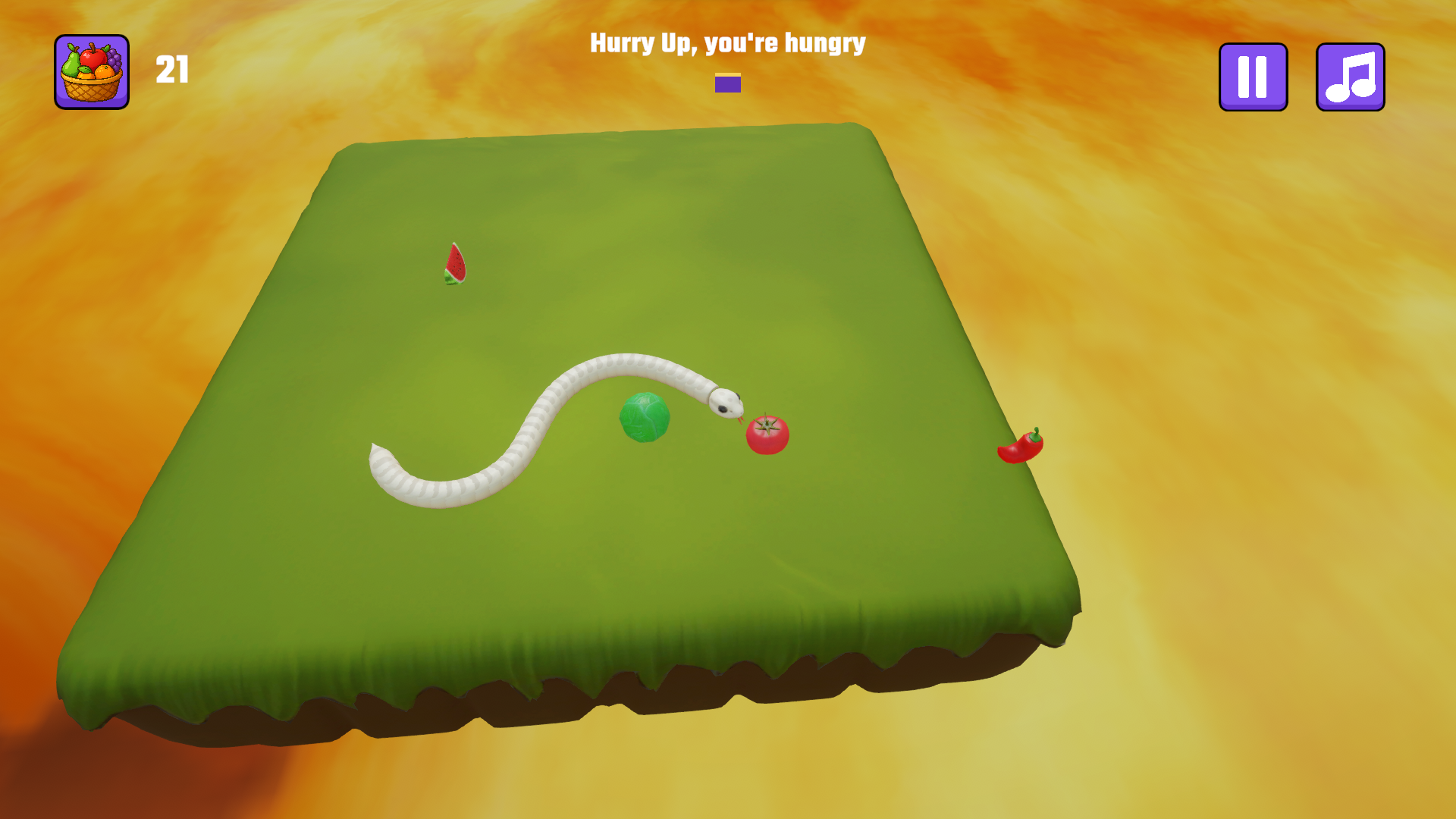The height and width of the screenshot is (819, 1456).
Task: Click the score number 21
Action: tap(172, 71)
